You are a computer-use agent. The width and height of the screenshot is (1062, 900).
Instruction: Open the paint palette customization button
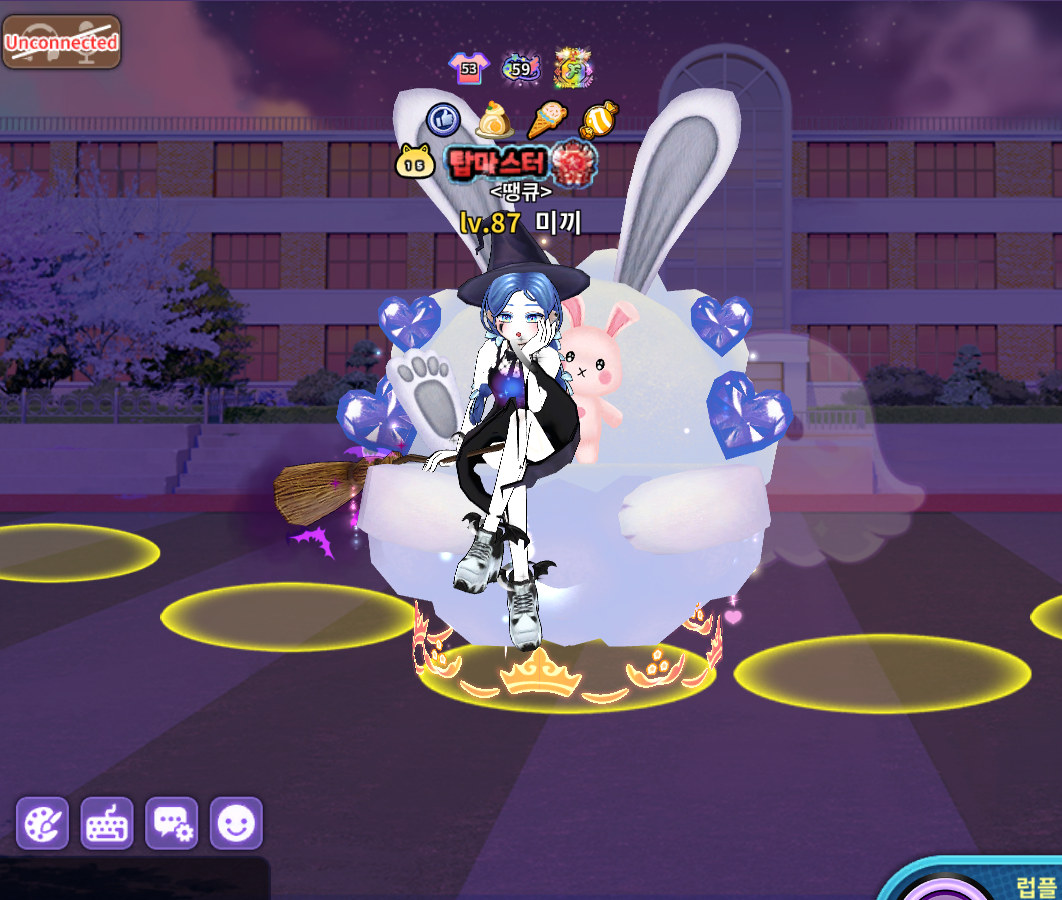pyautogui.click(x=43, y=823)
